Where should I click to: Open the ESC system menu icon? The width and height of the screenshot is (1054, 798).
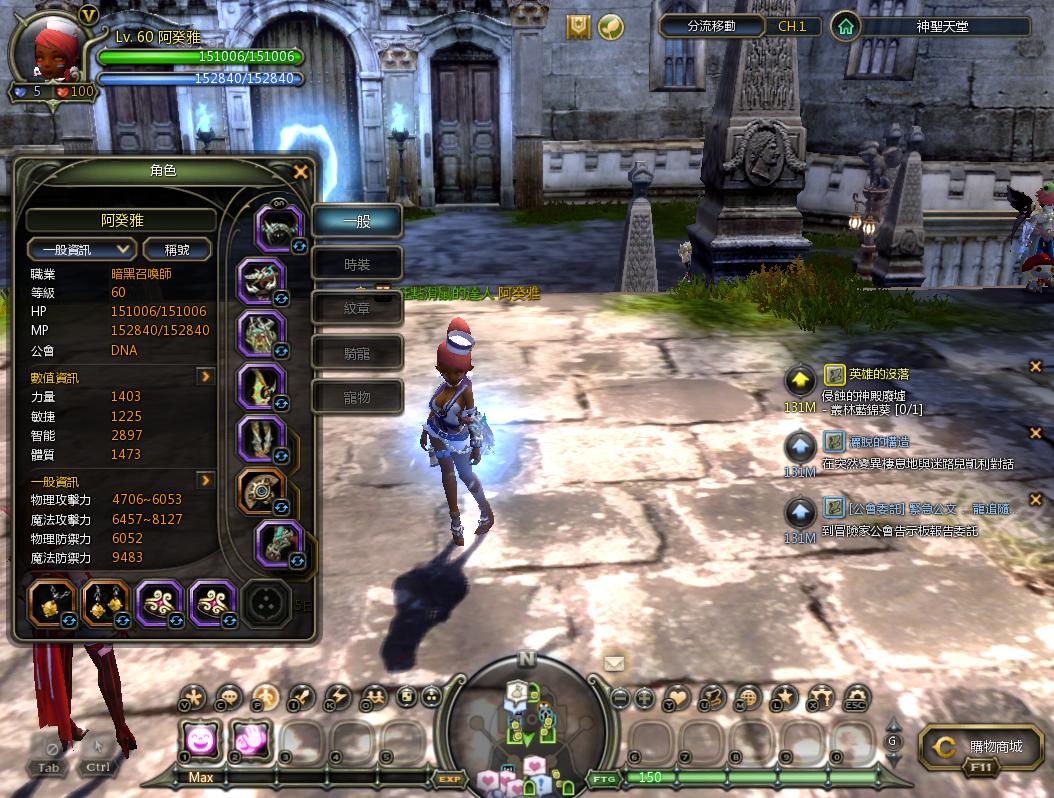coord(857,697)
